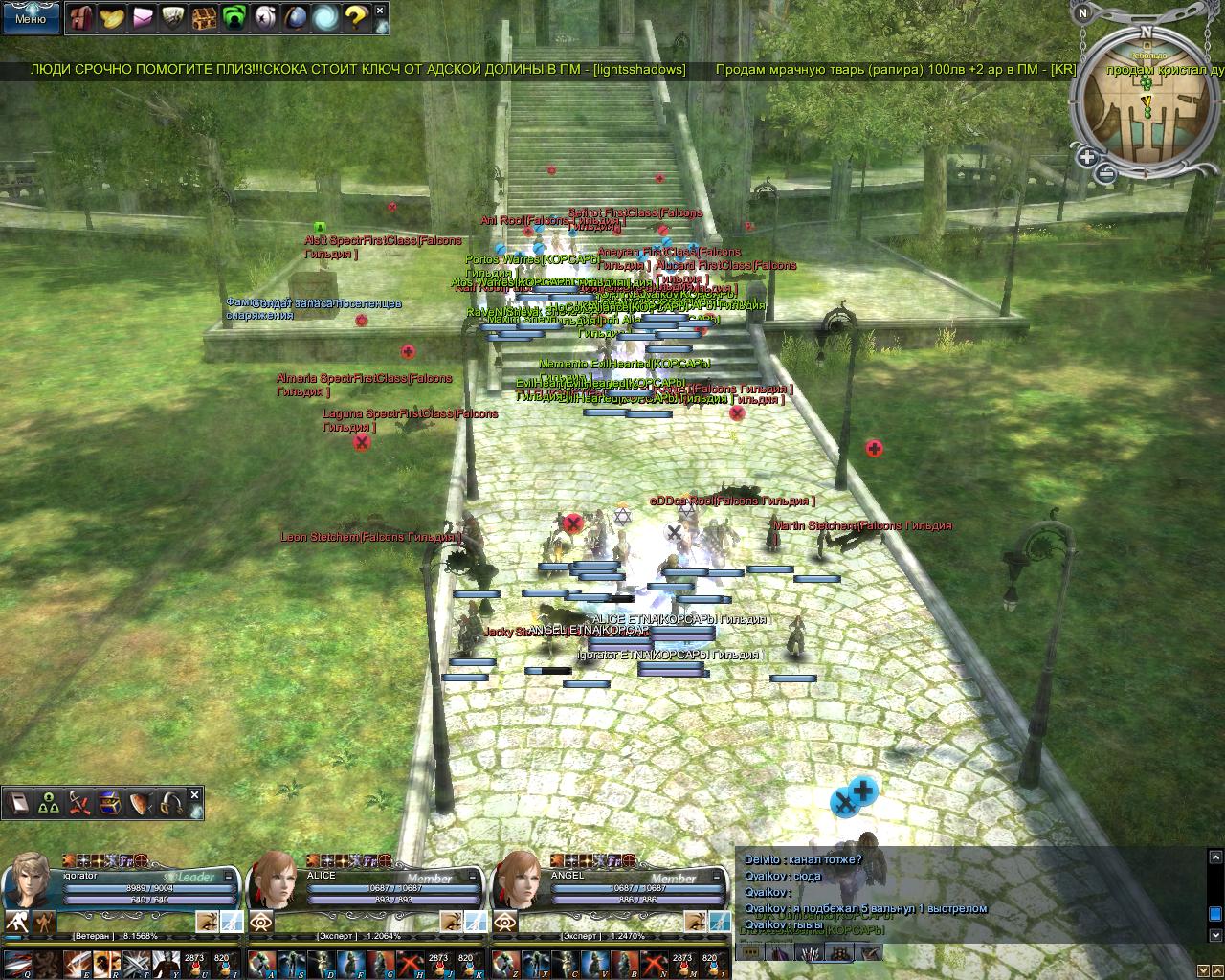
Task: Open the green group formation icon
Action: (x=49, y=804)
